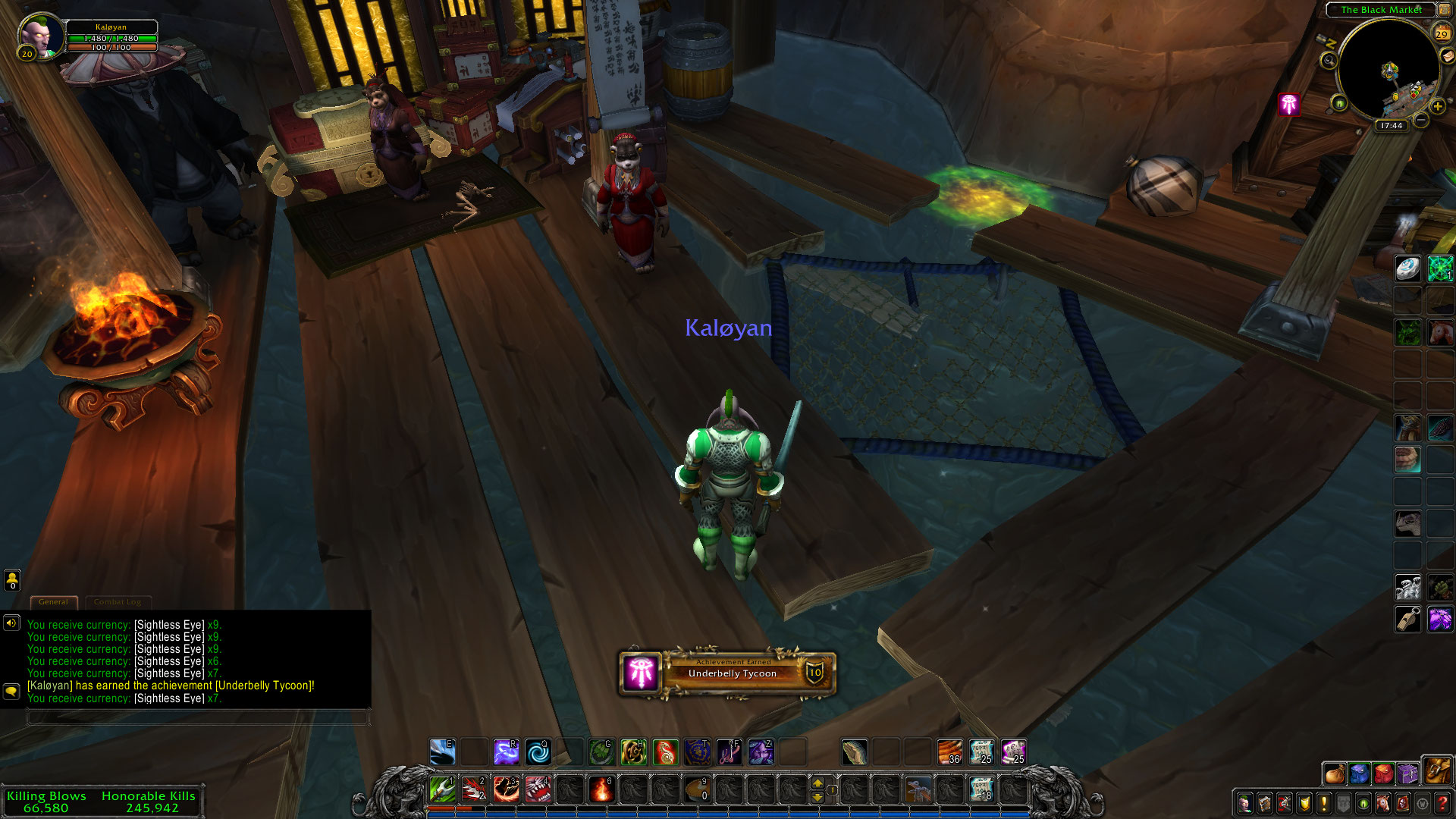This screenshot has height=819, width=1456.
Task: Click the mail envelope icon by the minimap
Action: 1447,56
